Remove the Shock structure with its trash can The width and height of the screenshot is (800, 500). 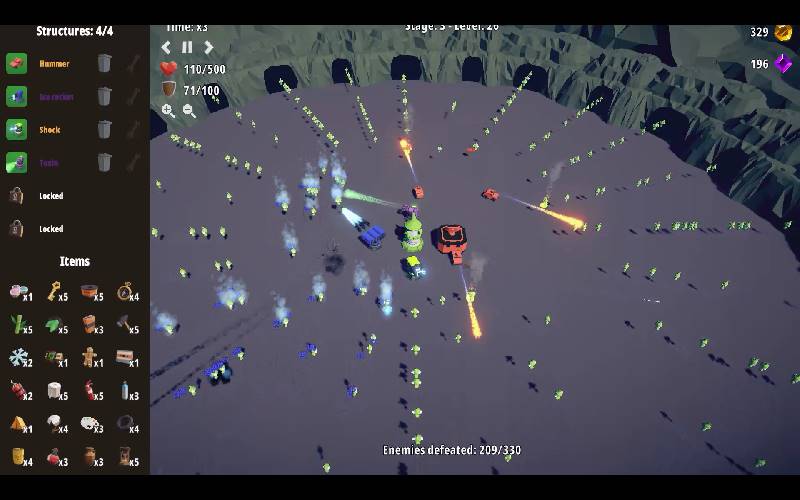(104, 130)
